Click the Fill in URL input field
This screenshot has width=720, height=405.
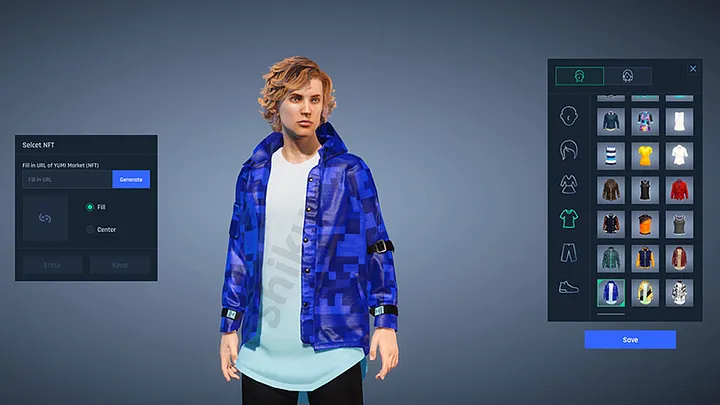(67, 180)
